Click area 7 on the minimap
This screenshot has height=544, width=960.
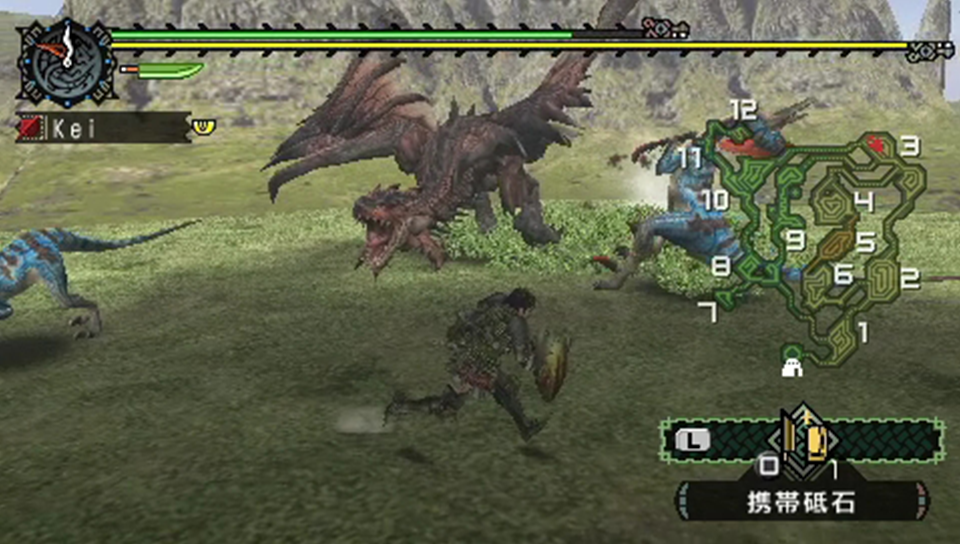click(708, 313)
